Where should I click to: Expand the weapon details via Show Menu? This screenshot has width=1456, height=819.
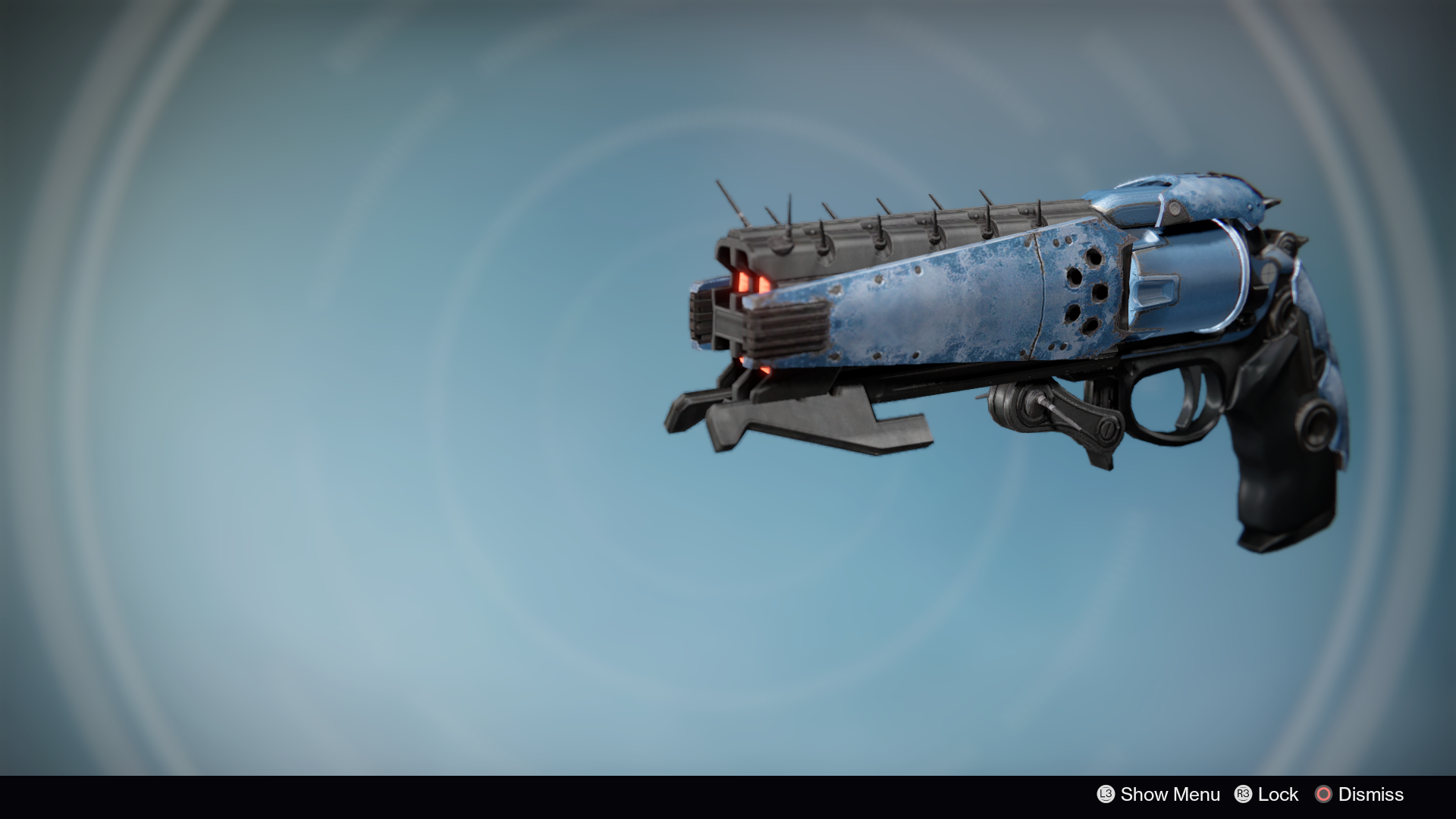point(1170,795)
